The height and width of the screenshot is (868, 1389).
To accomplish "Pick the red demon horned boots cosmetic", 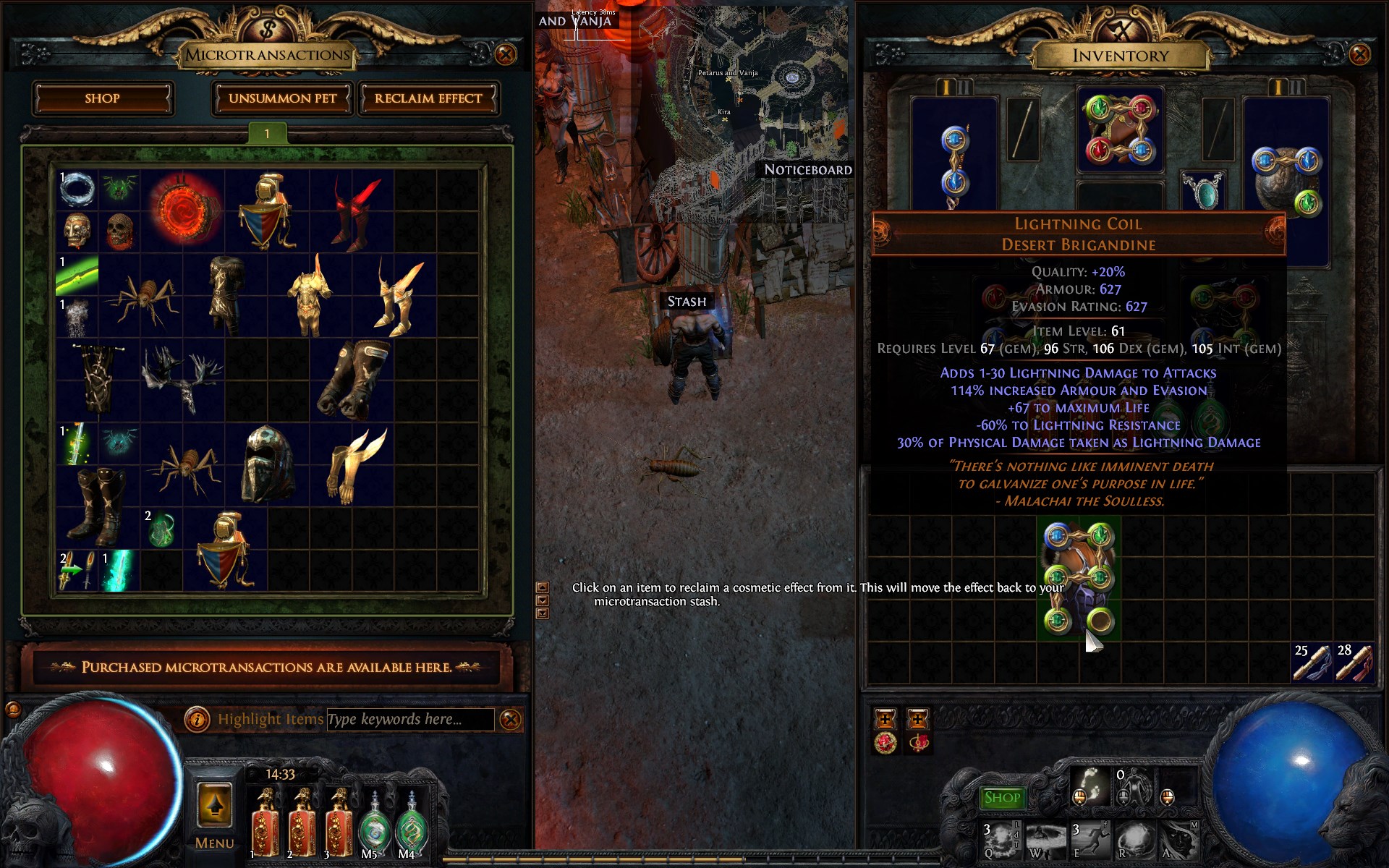I will coord(352,212).
